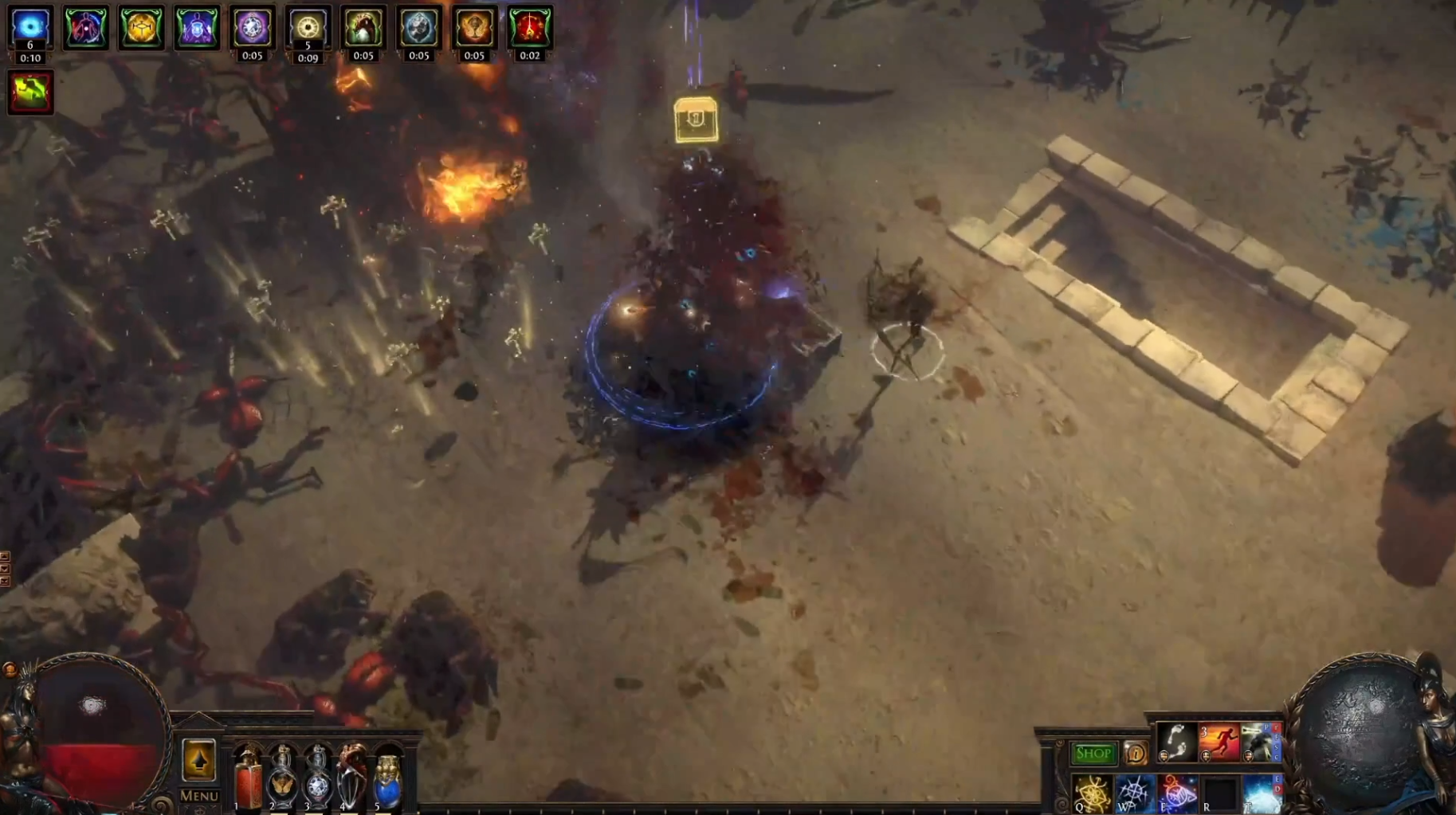Activate the red-blue rune skill on E
This screenshot has width=1456, height=815.
pos(1177,793)
